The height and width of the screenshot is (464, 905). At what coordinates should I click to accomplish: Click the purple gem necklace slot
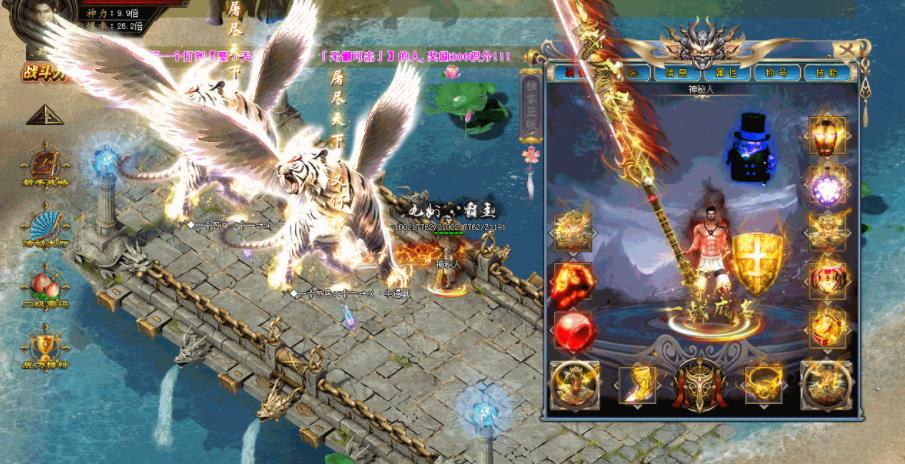point(826,185)
